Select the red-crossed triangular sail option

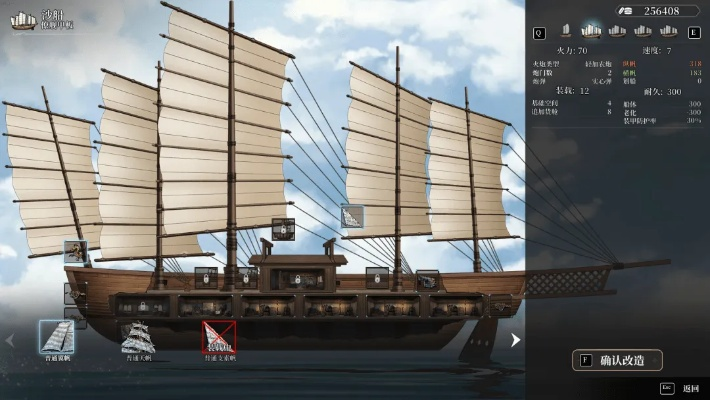point(219,336)
